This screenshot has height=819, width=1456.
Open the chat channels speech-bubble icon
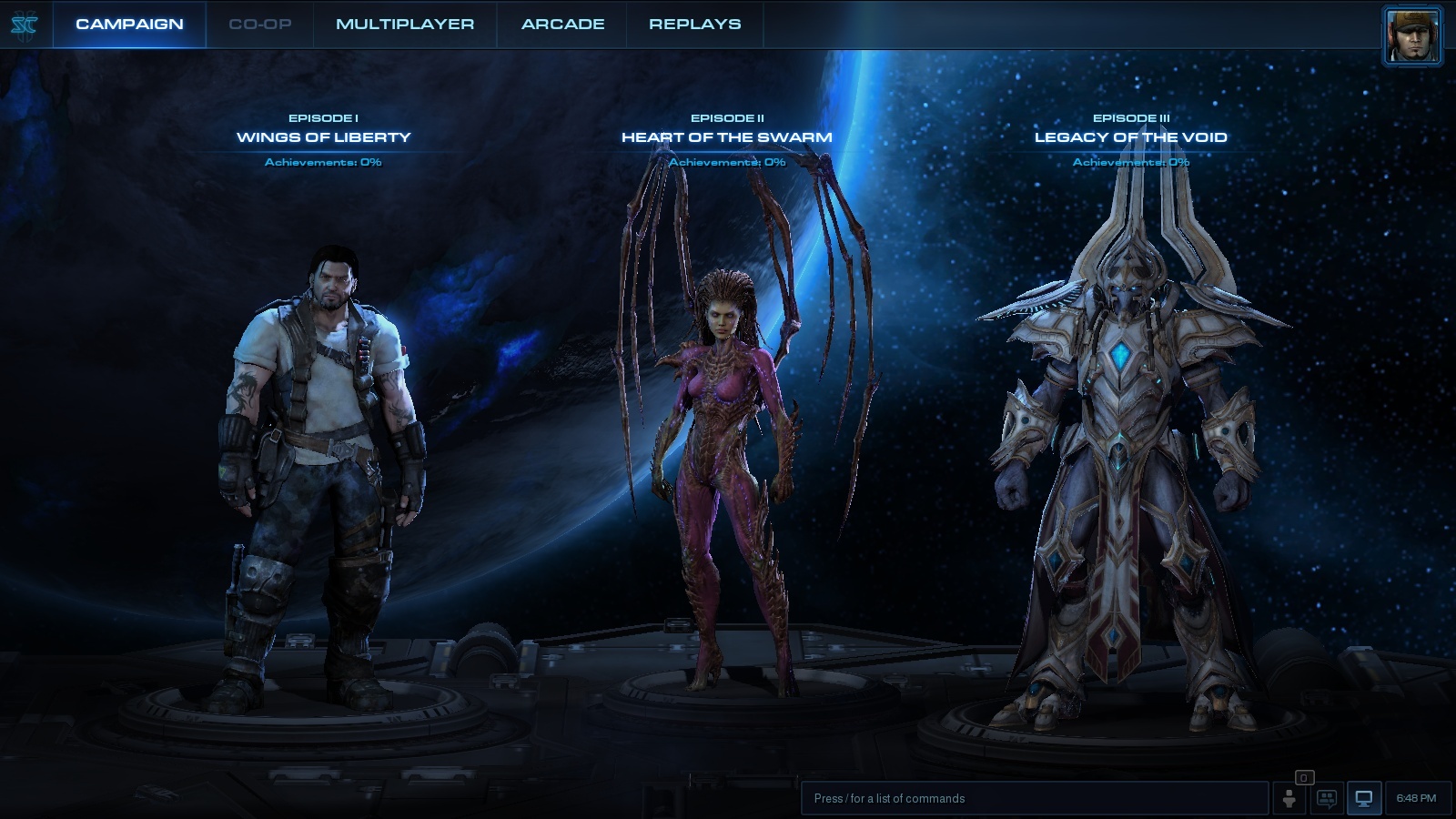[x=1327, y=799]
